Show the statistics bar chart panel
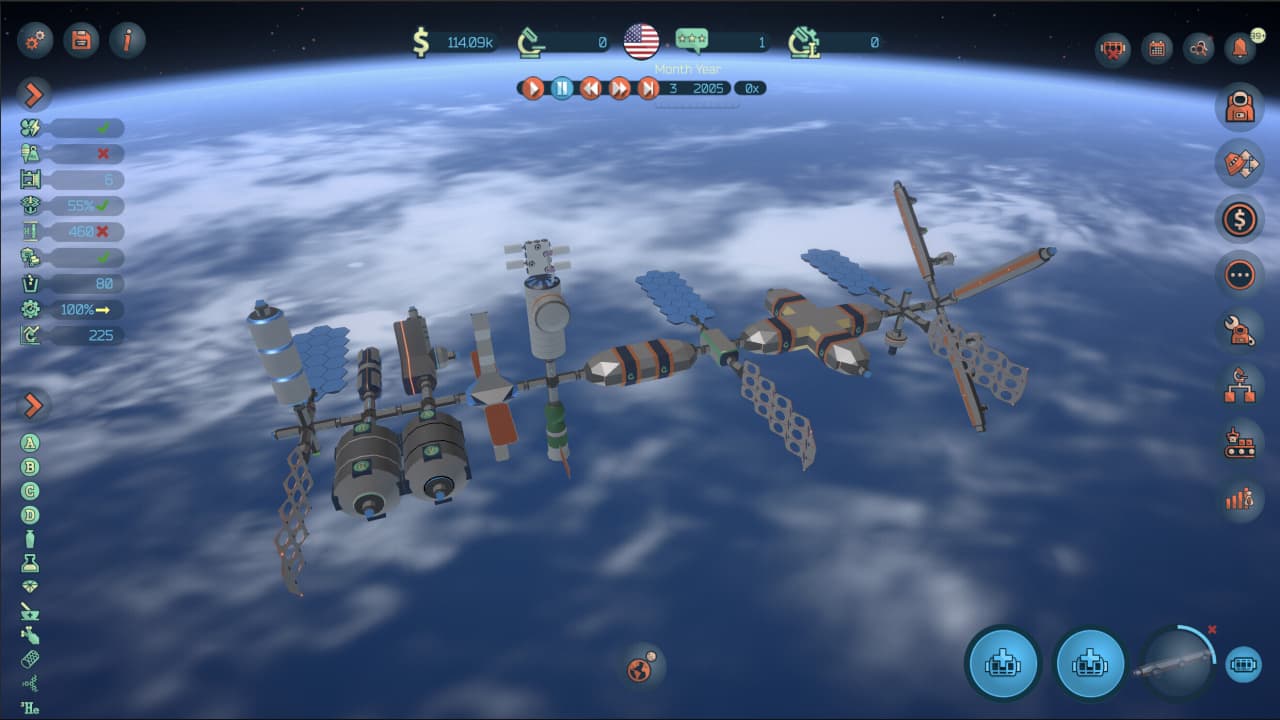 coord(1240,498)
